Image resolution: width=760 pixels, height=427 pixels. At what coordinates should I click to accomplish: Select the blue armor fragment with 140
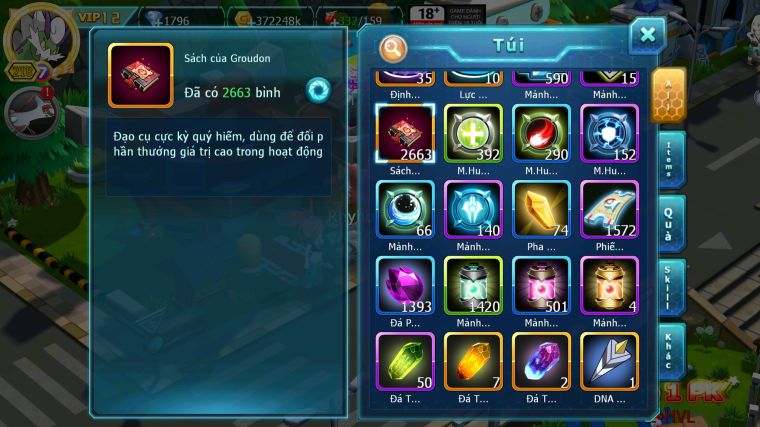(x=473, y=209)
